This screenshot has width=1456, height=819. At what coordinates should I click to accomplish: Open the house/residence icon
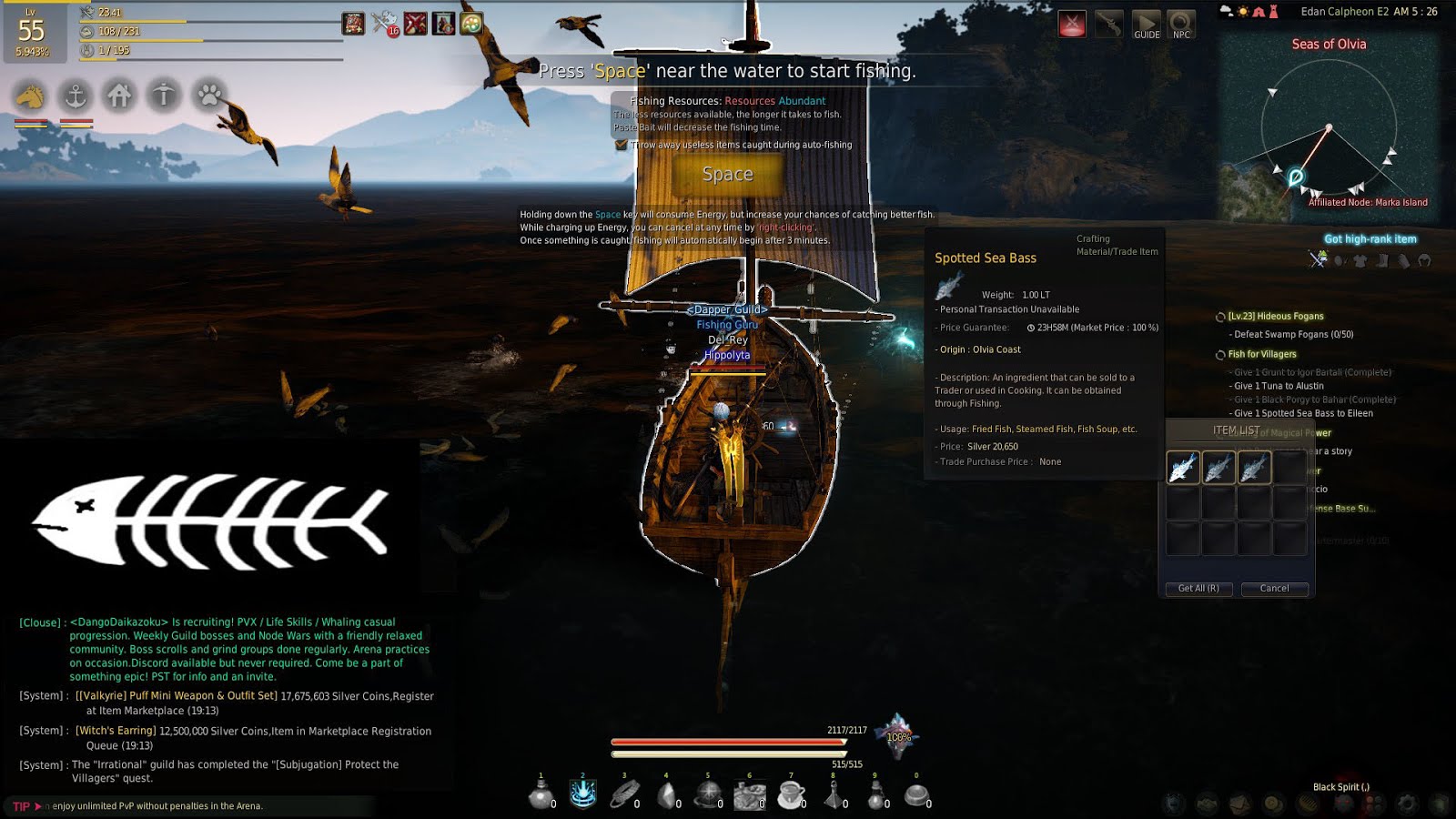pyautogui.click(x=120, y=95)
